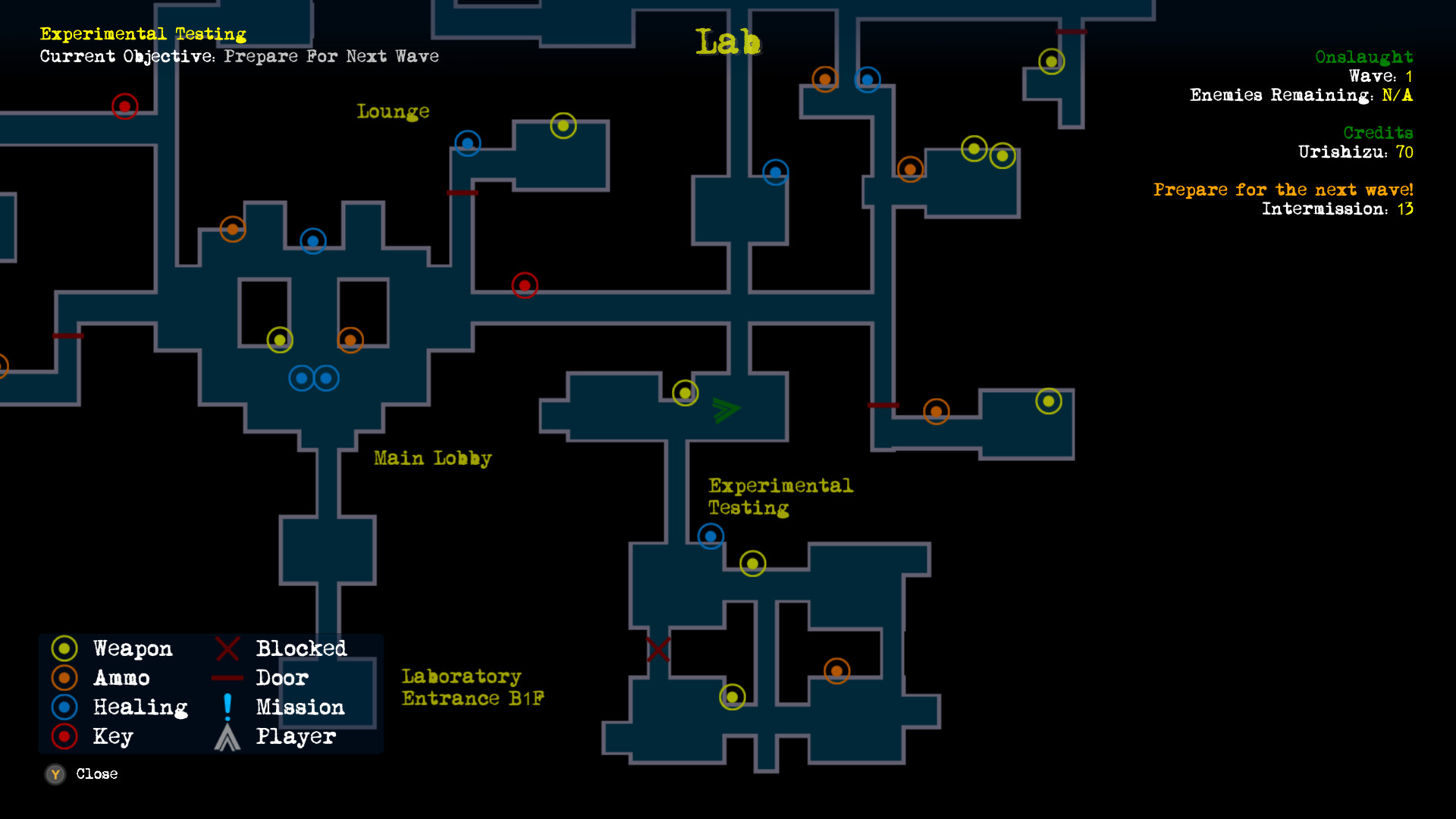Image resolution: width=1456 pixels, height=819 pixels.
Task: Select the healing icon in the Lounge area
Action: pyautogui.click(x=468, y=143)
